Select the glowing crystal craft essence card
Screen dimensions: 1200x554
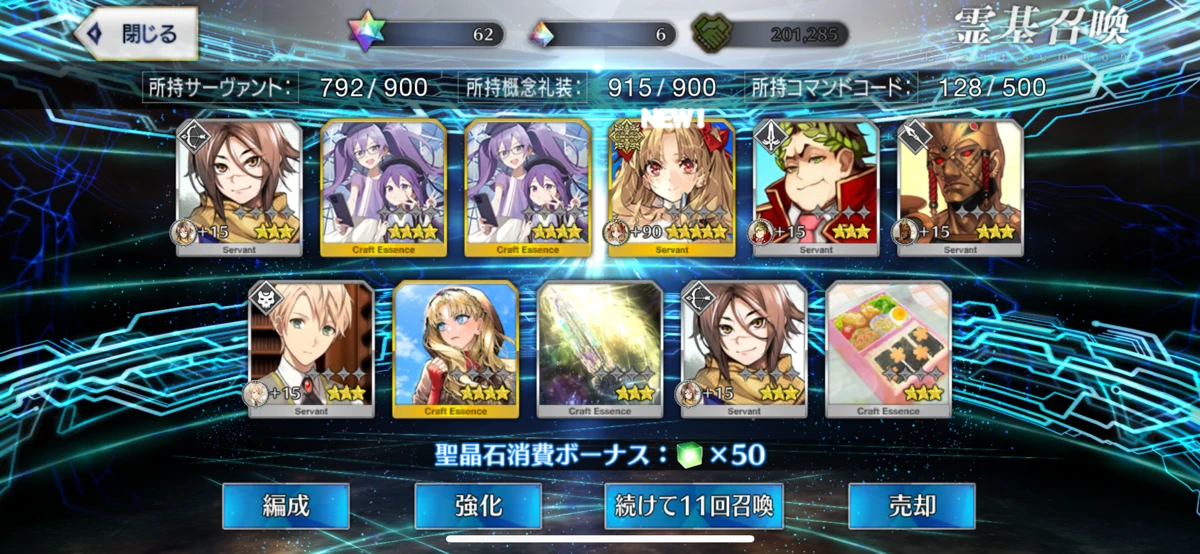(599, 348)
